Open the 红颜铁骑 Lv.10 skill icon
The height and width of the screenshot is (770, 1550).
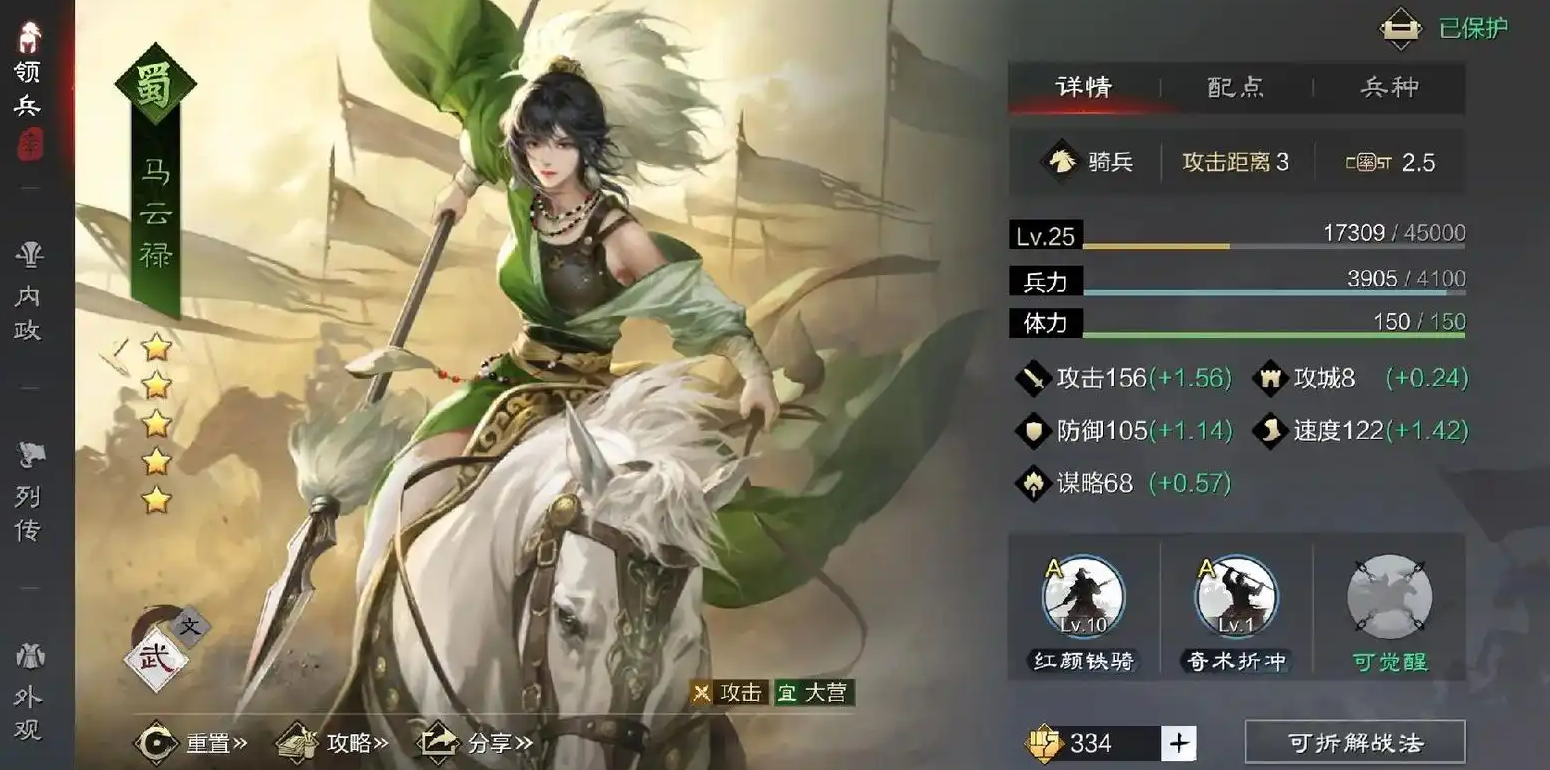(1082, 597)
